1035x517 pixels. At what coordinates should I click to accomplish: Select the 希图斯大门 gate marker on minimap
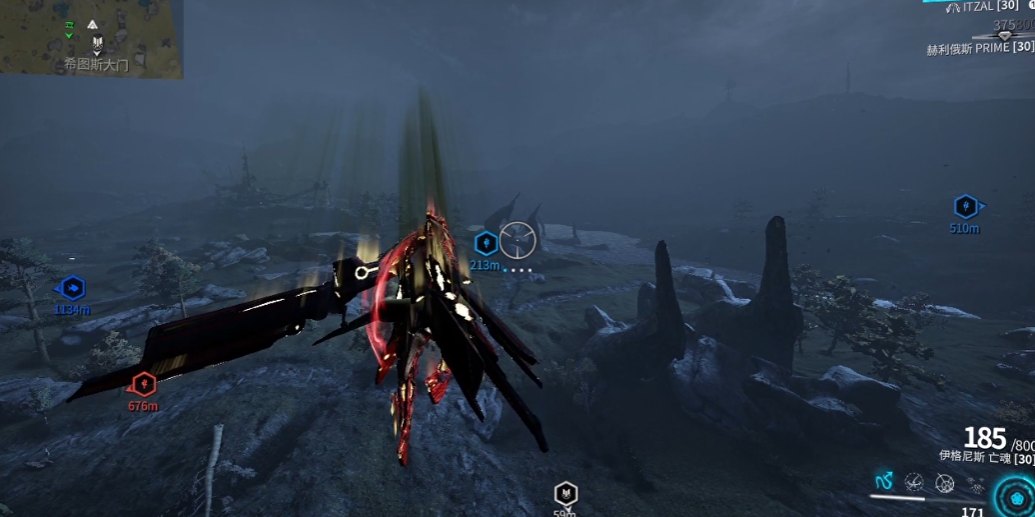(x=97, y=43)
